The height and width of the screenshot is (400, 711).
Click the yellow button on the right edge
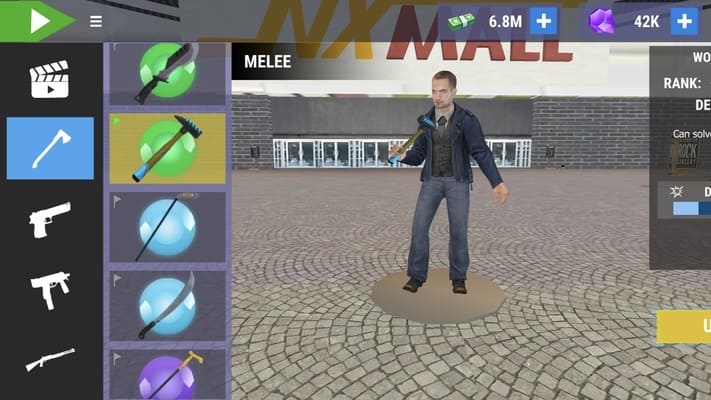(x=686, y=326)
